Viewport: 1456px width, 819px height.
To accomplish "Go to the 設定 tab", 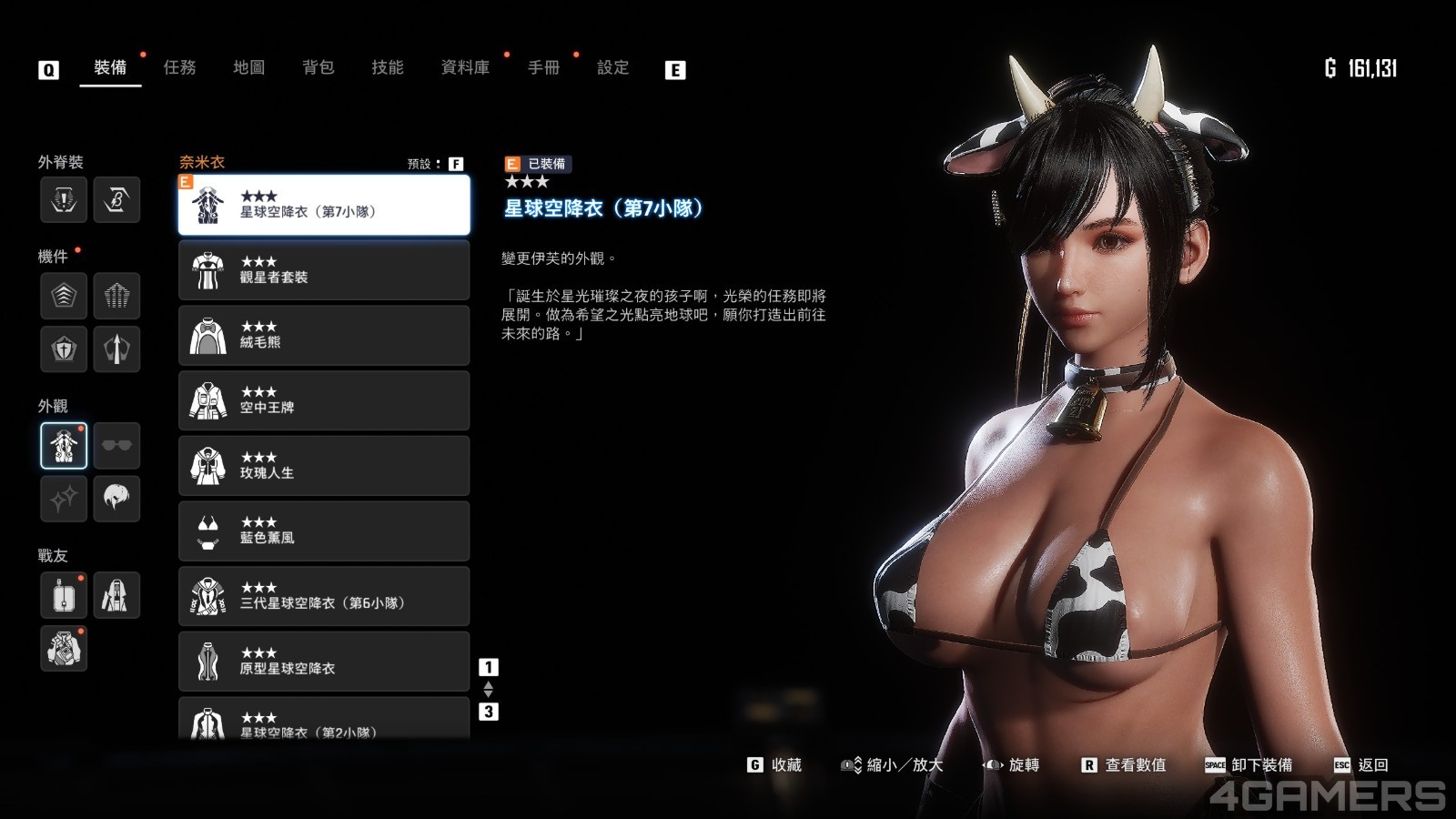I will (612, 67).
